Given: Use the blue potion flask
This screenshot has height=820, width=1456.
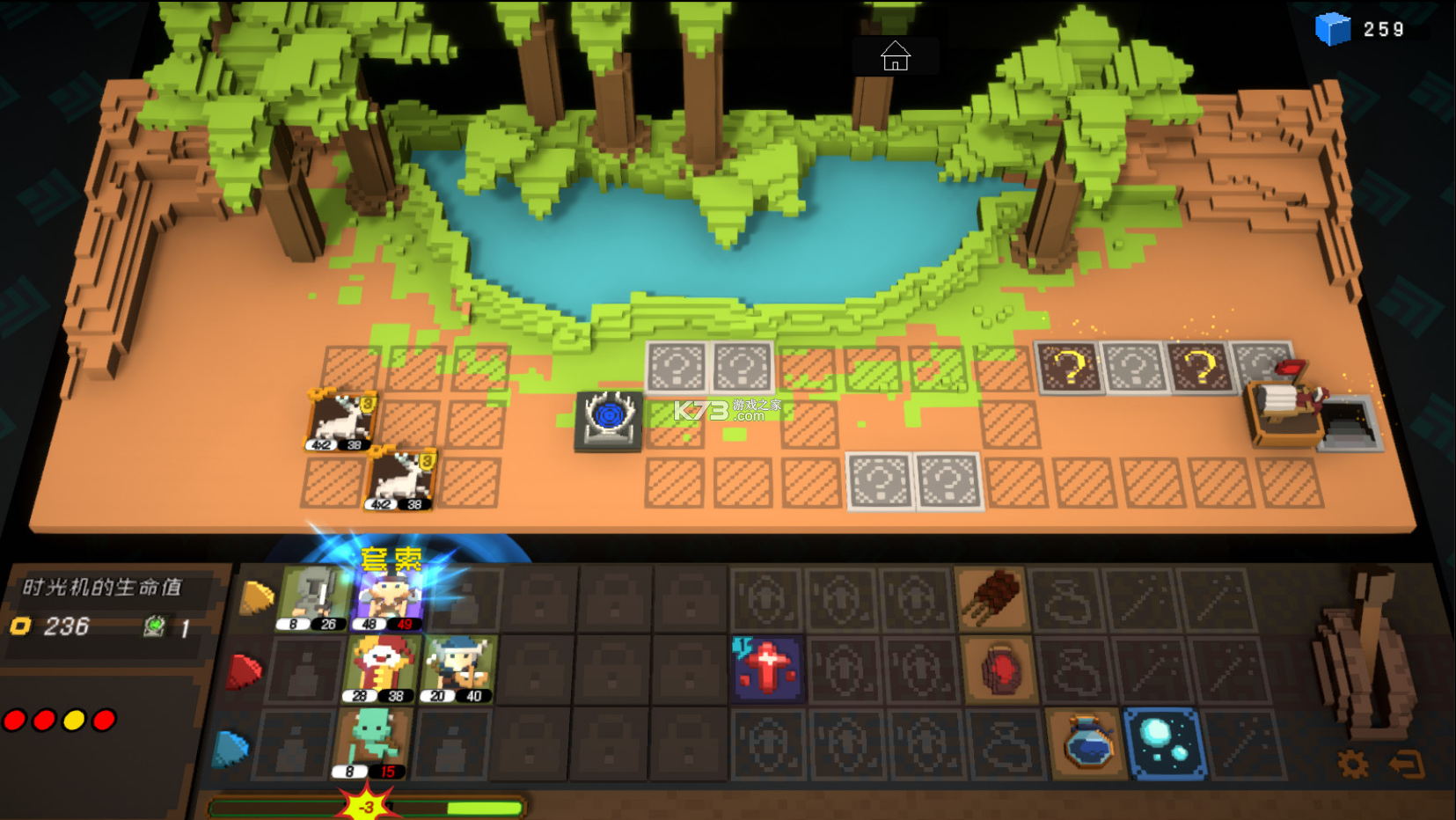Looking at the screenshot, I should tap(1087, 743).
